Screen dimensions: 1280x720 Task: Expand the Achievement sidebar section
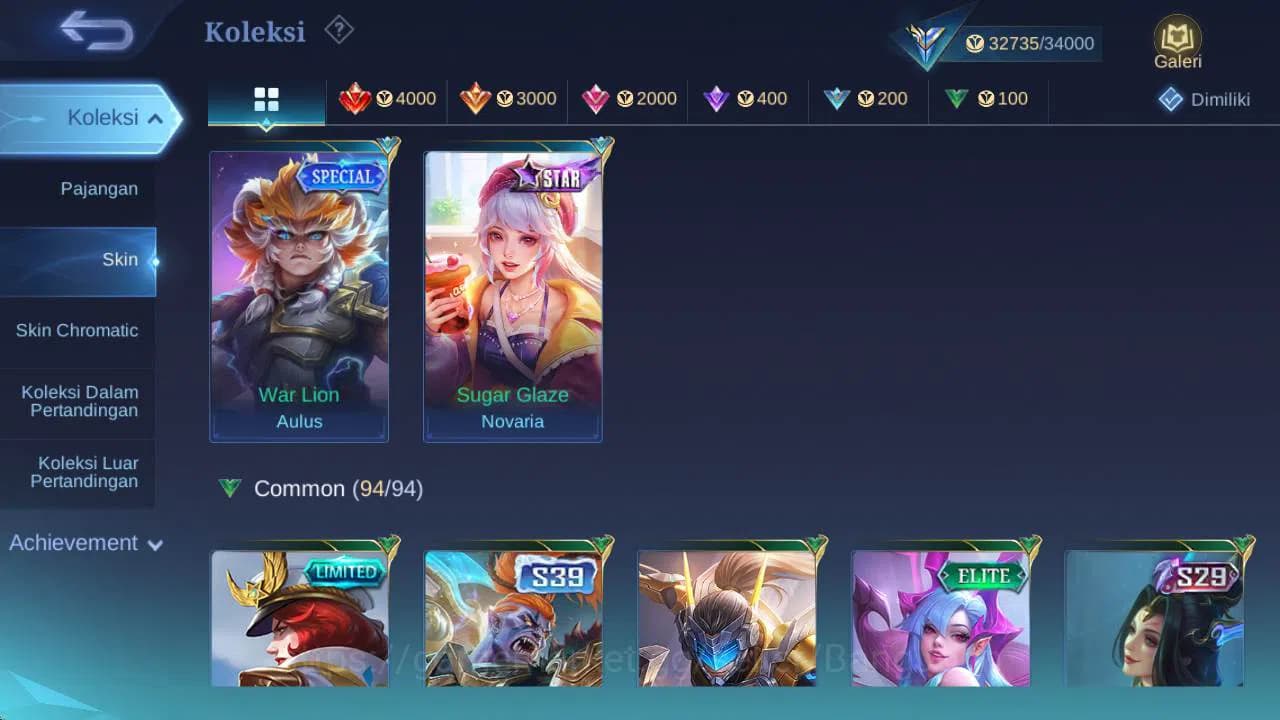point(85,543)
